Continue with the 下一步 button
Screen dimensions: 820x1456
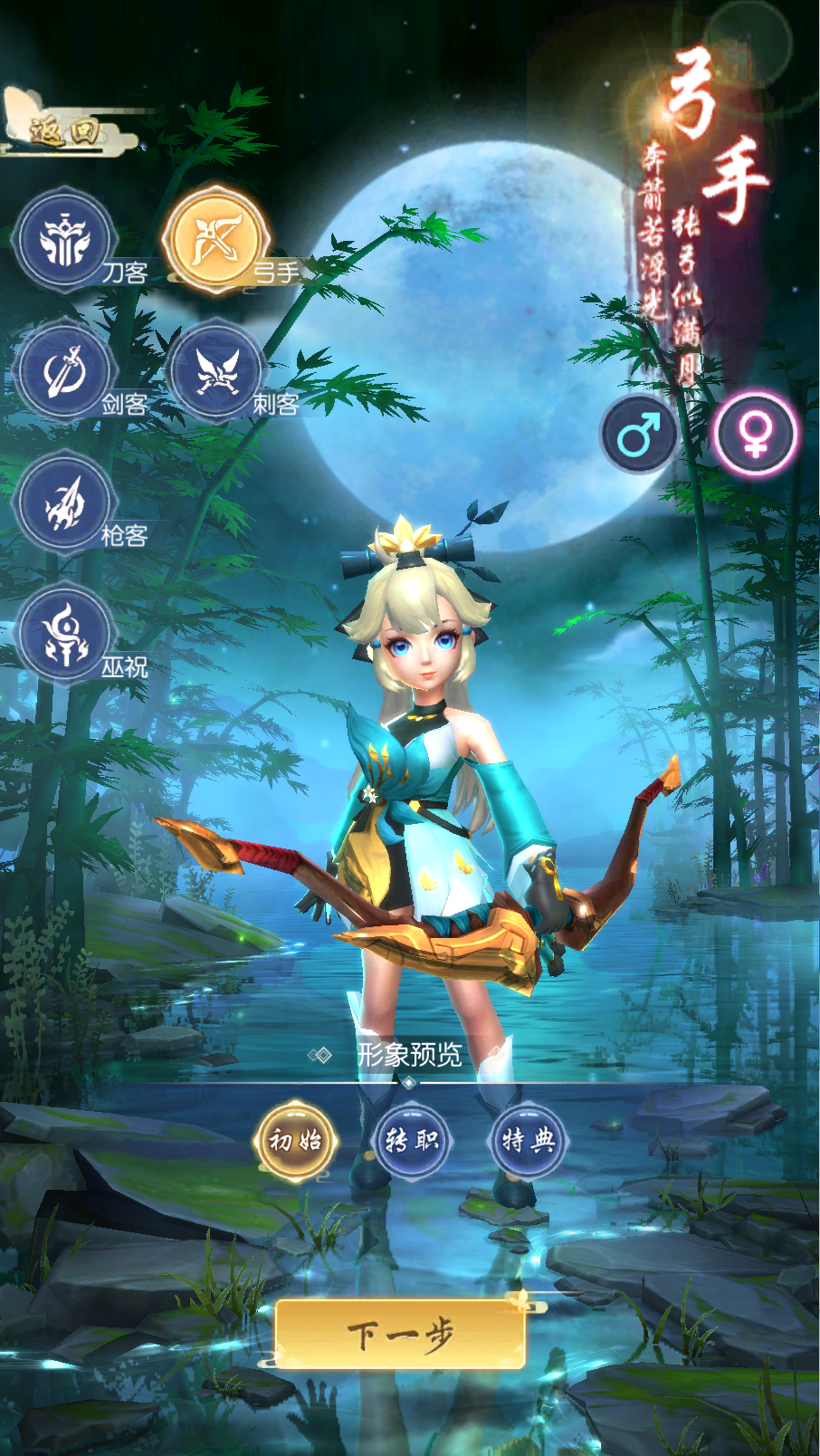[401, 1334]
